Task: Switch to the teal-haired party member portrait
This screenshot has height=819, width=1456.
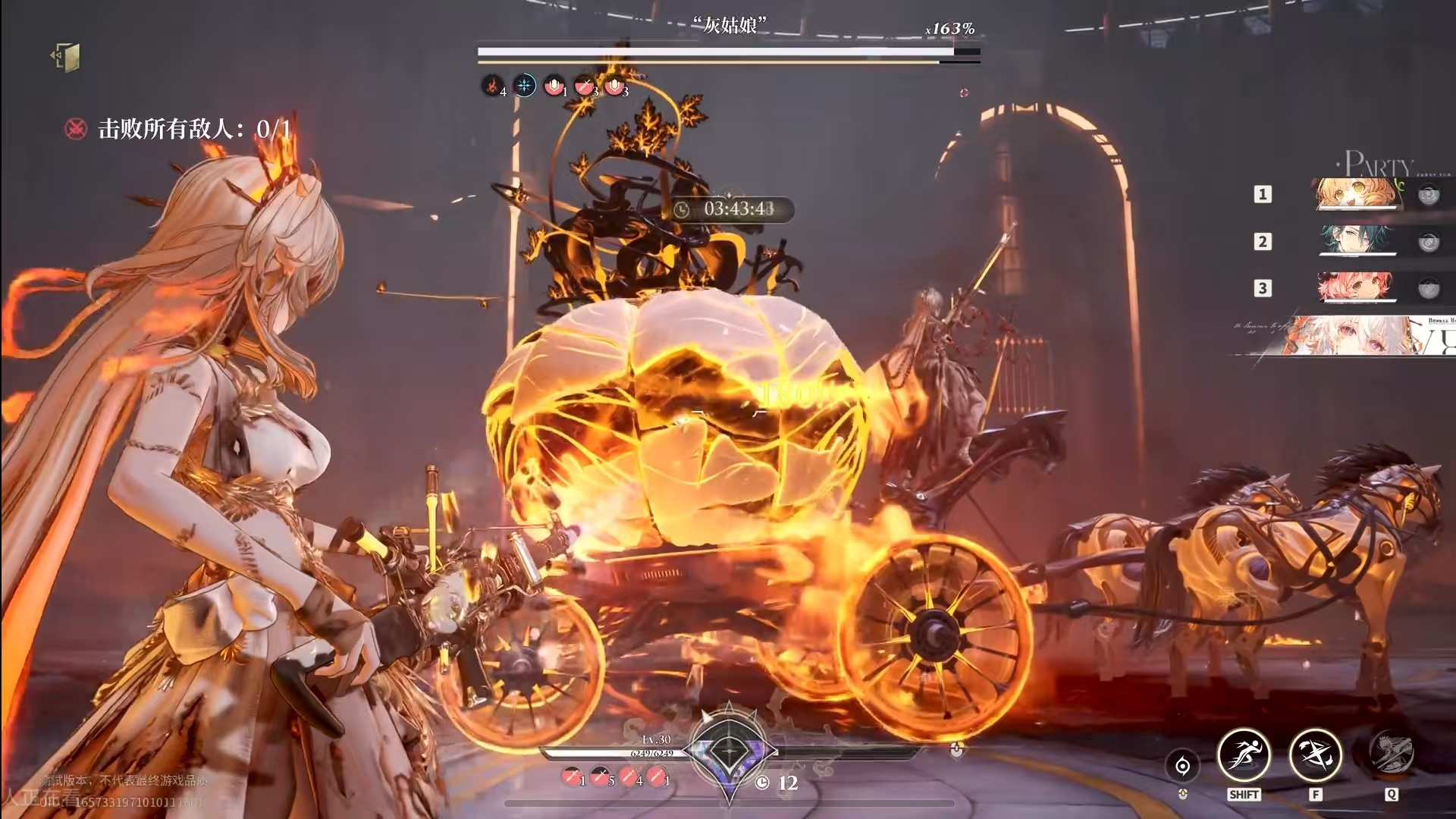Action: click(1356, 241)
